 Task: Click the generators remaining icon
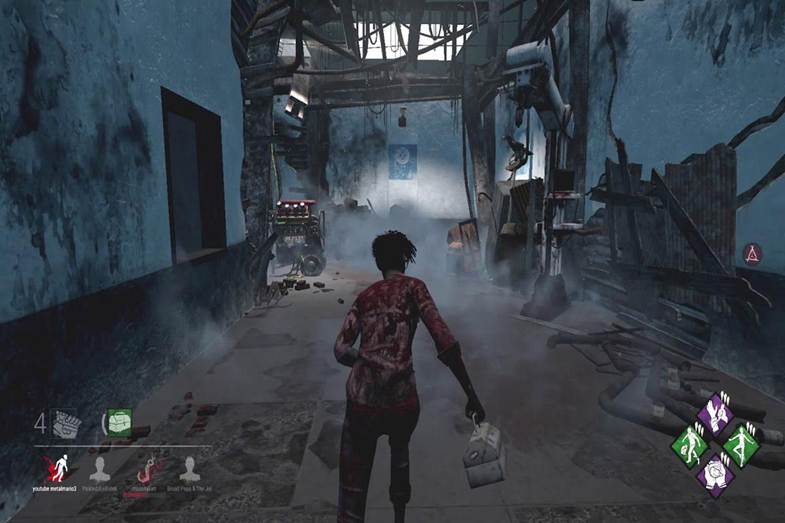68,423
